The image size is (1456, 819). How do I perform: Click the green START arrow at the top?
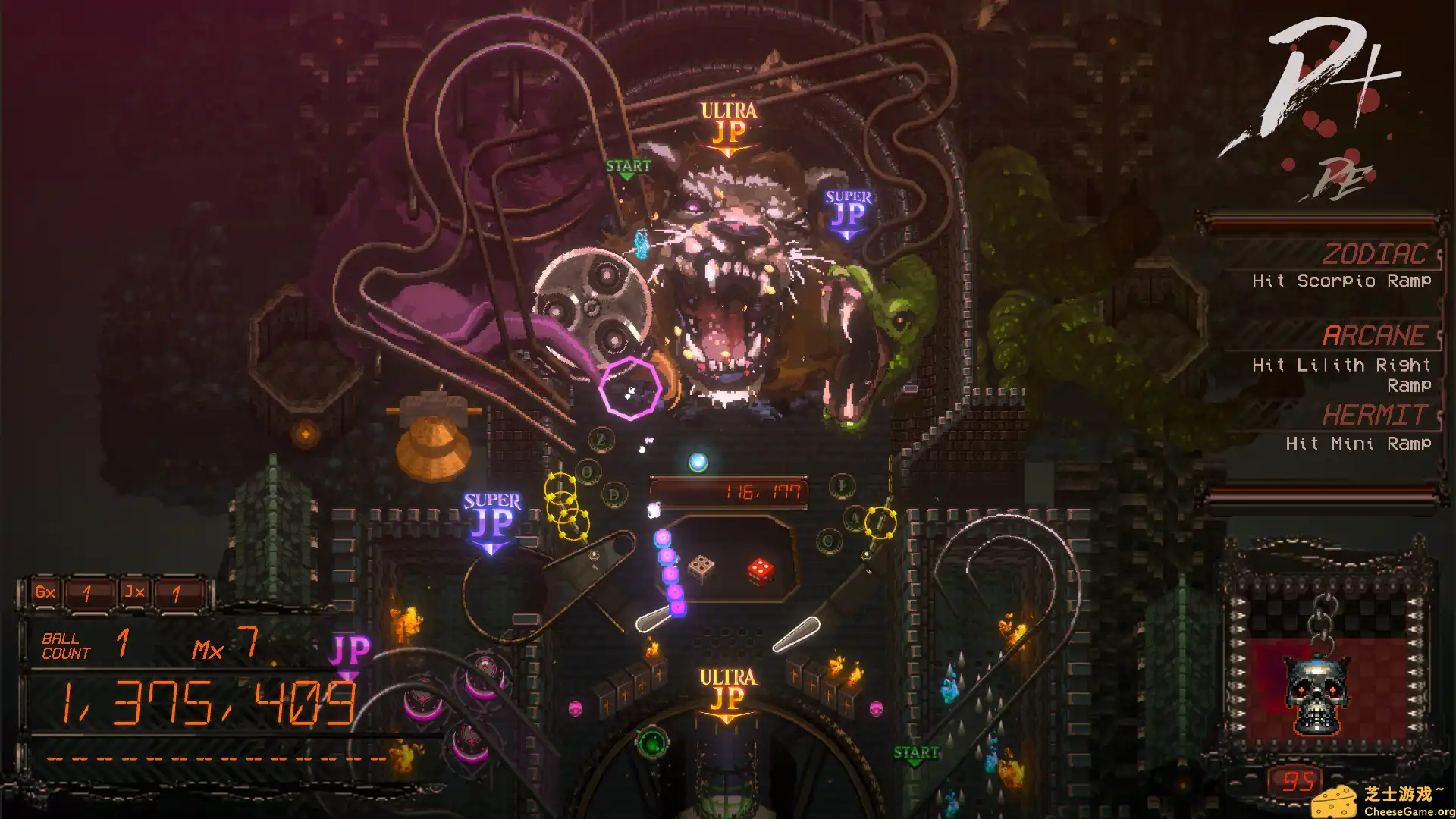627,168
